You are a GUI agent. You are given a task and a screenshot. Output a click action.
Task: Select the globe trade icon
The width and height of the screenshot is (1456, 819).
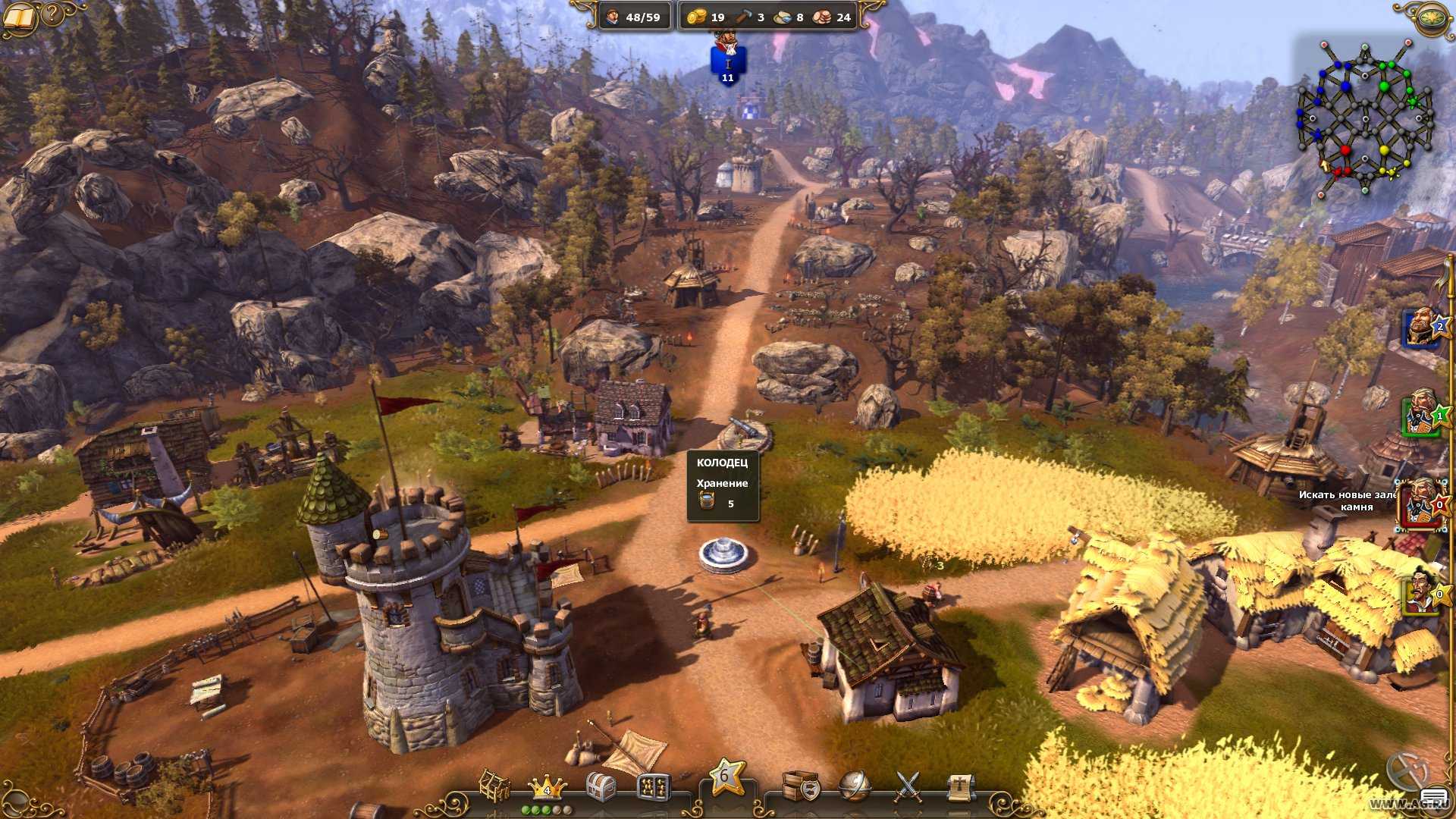[x=855, y=786]
